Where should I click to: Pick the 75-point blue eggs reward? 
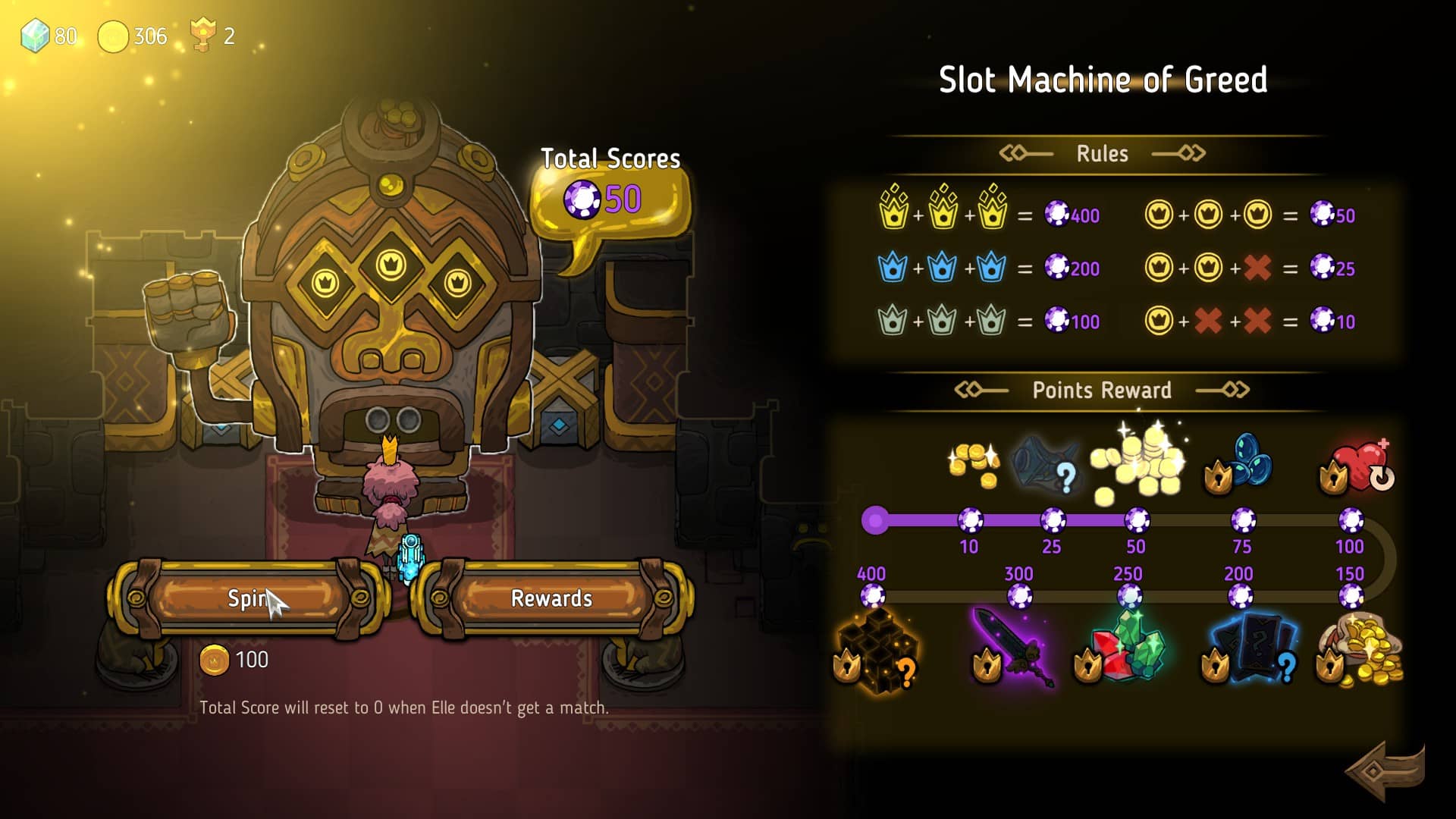[x=1242, y=463]
